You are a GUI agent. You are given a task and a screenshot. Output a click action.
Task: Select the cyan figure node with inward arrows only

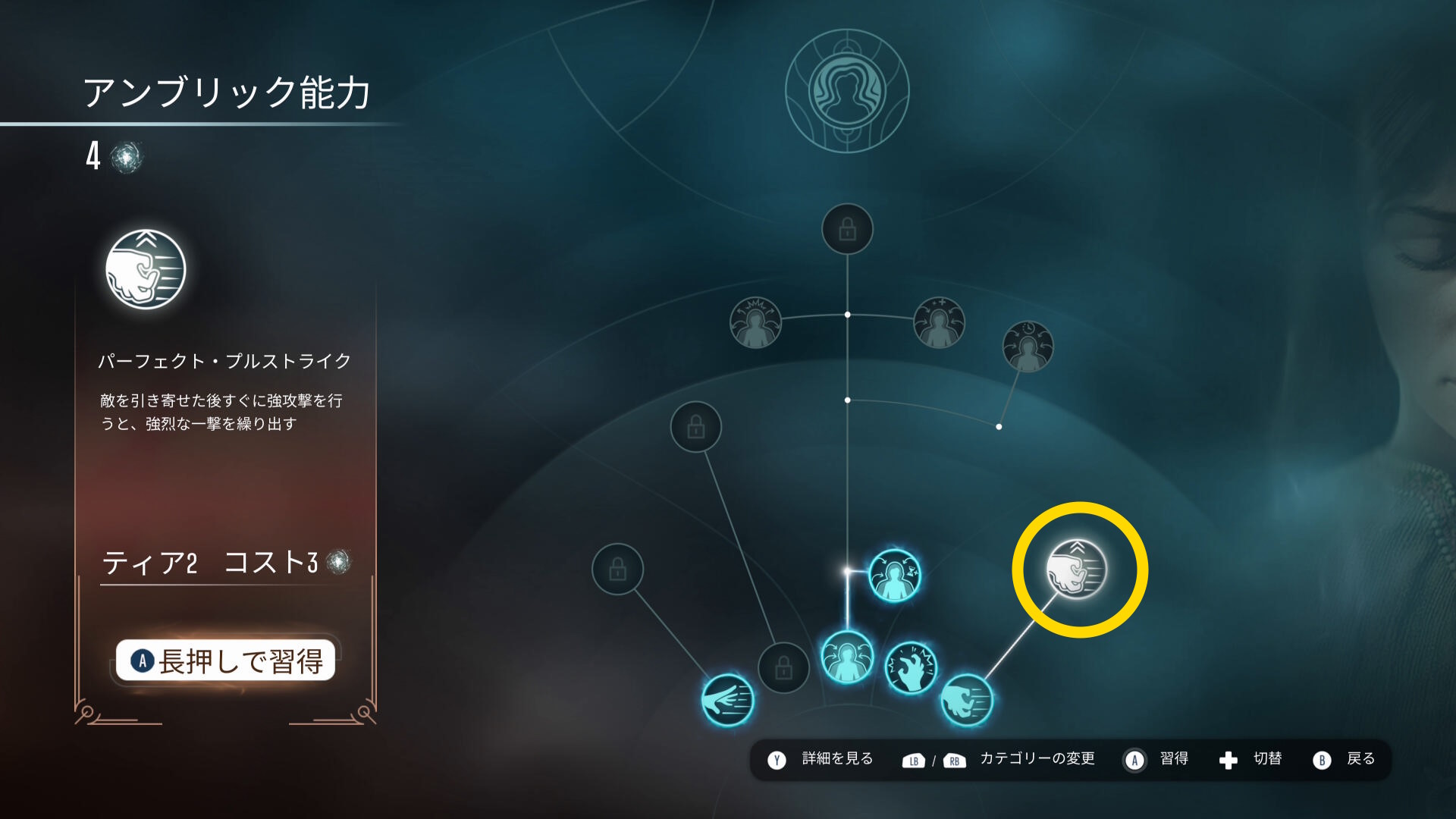point(847,657)
